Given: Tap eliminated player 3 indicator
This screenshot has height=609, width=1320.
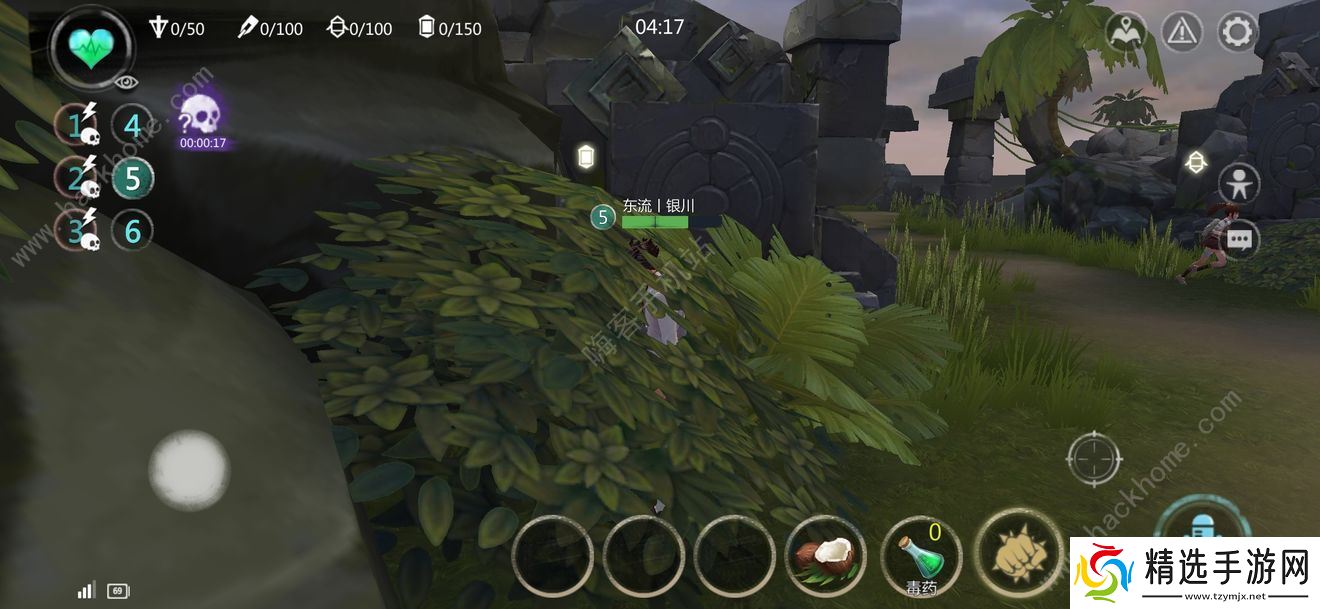Looking at the screenshot, I should [77, 231].
